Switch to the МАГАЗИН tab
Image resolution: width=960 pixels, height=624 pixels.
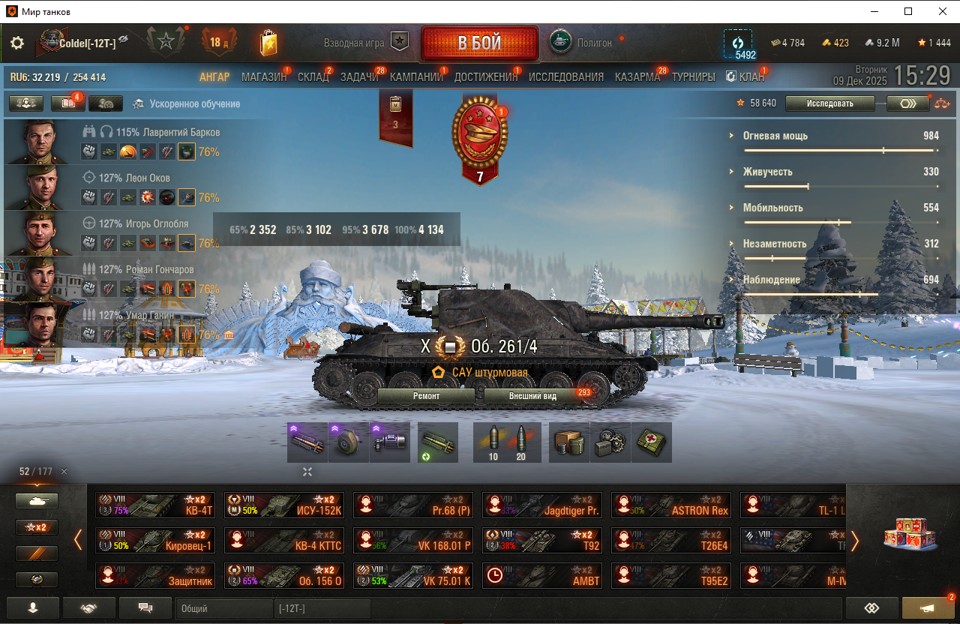(264, 77)
